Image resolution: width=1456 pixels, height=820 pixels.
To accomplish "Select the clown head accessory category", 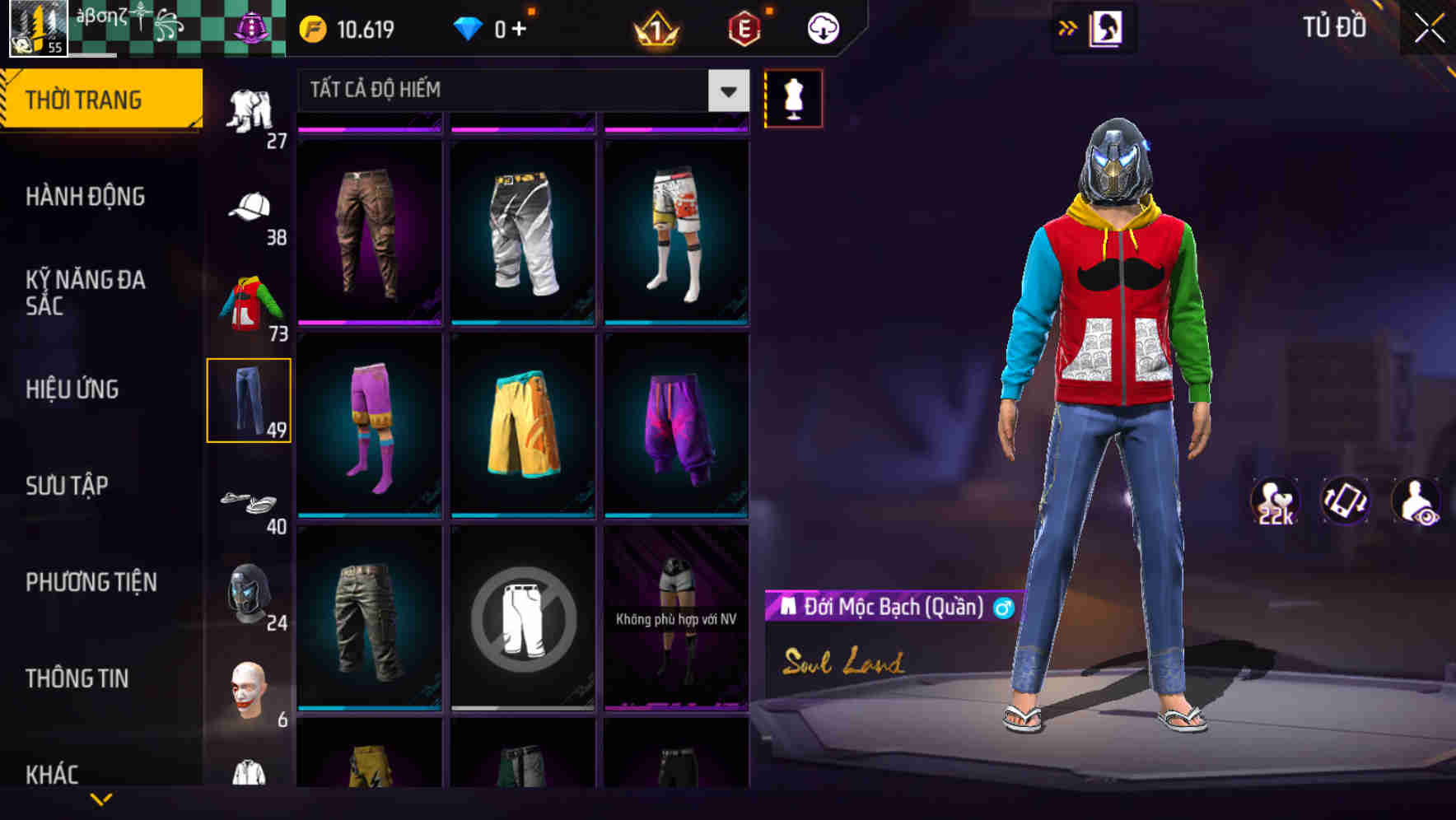I will click(251, 686).
